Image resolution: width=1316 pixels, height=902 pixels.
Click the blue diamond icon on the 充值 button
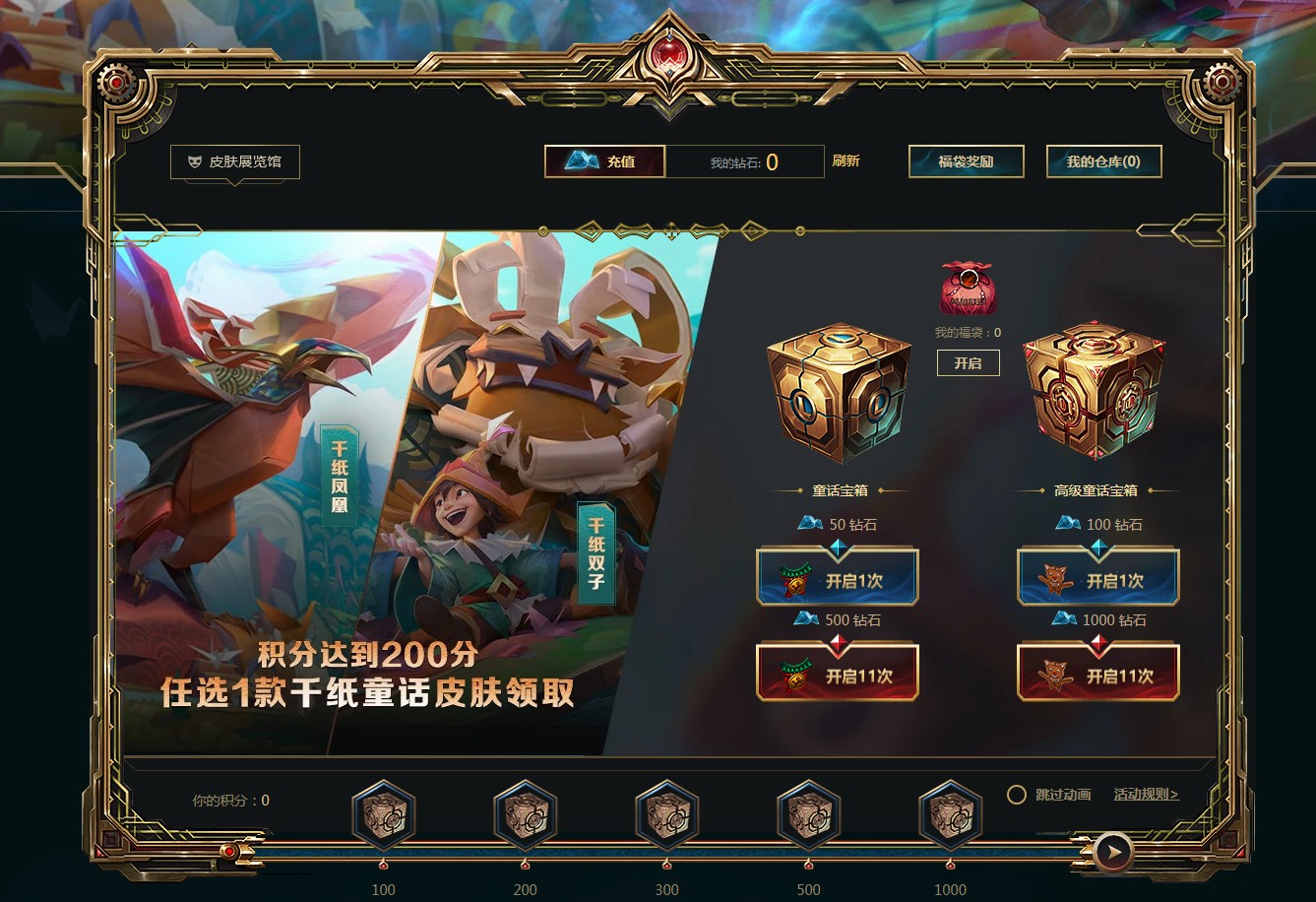580,161
